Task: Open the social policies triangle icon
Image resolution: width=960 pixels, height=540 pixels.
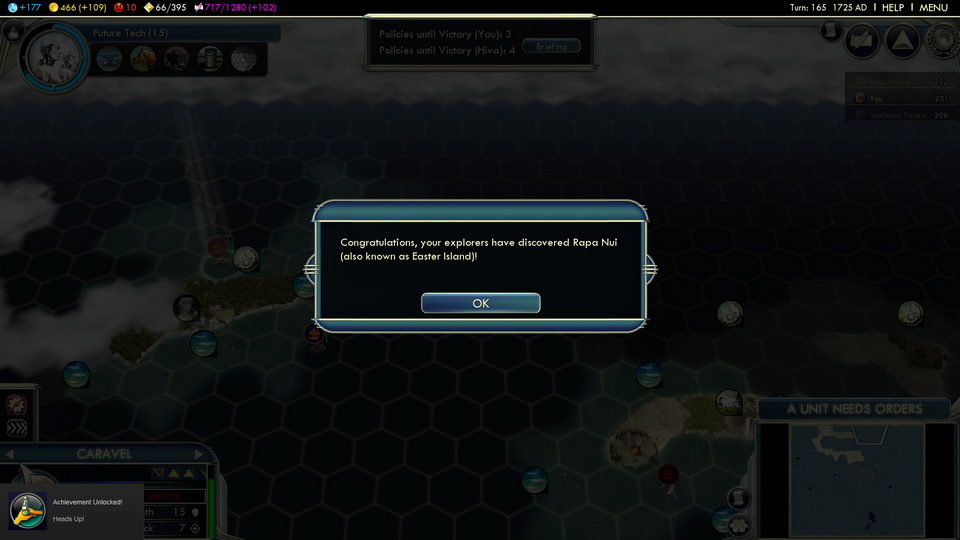Action: coord(902,41)
